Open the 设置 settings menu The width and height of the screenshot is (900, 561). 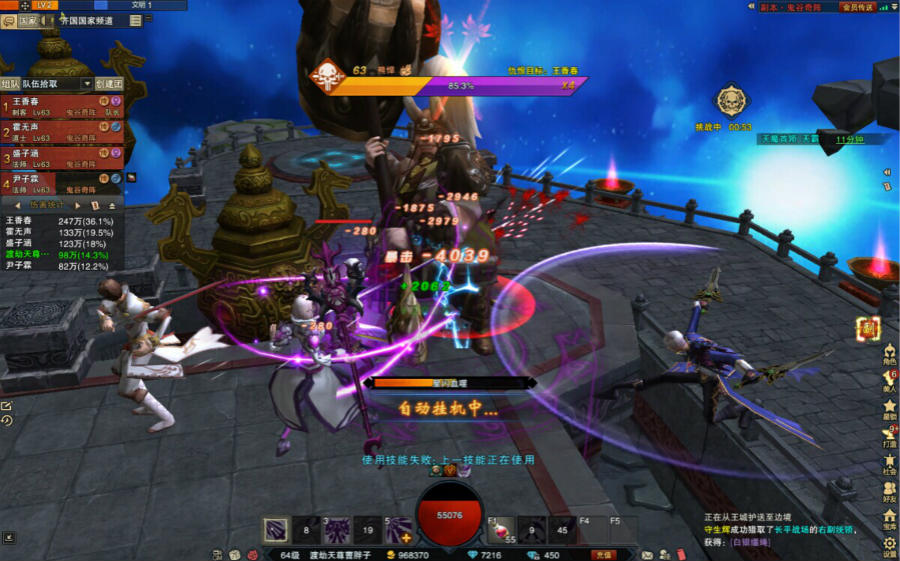tap(889, 547)
